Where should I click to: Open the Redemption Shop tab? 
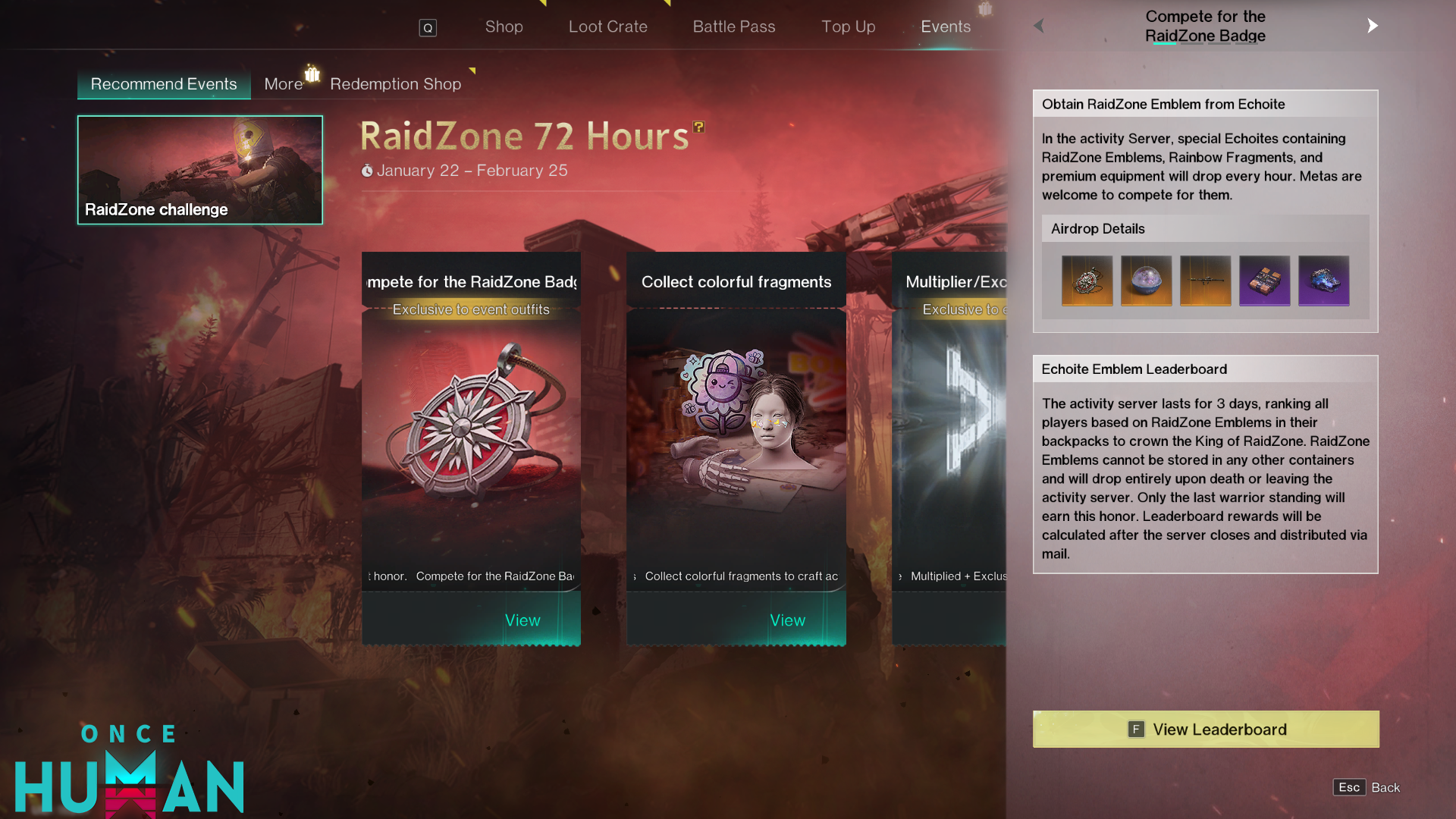[x=395, y=84]
